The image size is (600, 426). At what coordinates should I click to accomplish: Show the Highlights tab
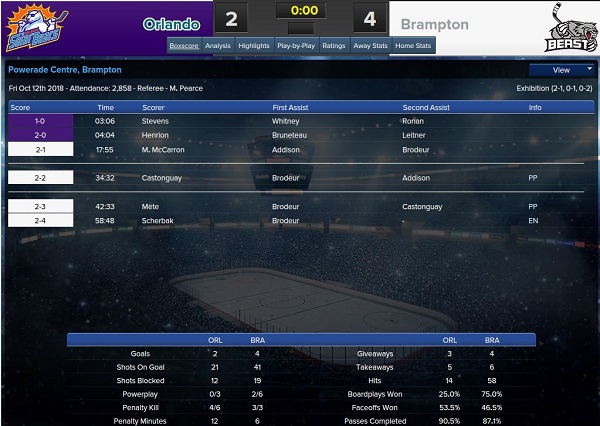click(x=254, y=46)
